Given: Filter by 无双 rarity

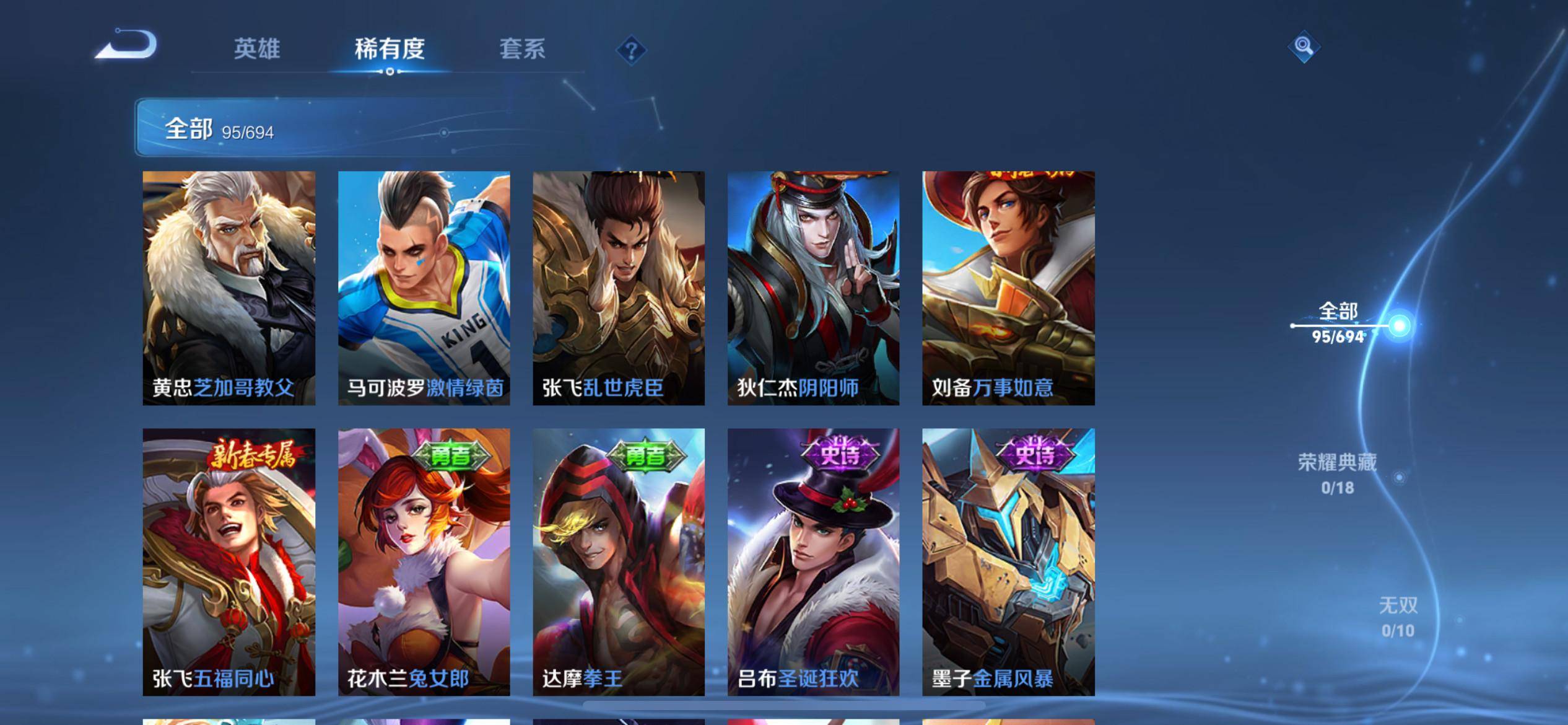Looking at the screenshot, I should 1398,617.
